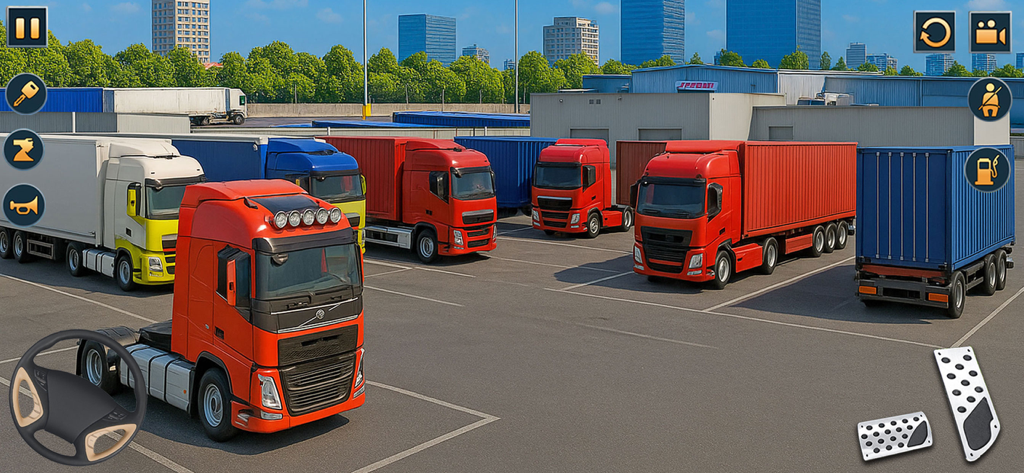Switch camera view with the camera button
1024x473 pixels.
[x=990, y=32]
